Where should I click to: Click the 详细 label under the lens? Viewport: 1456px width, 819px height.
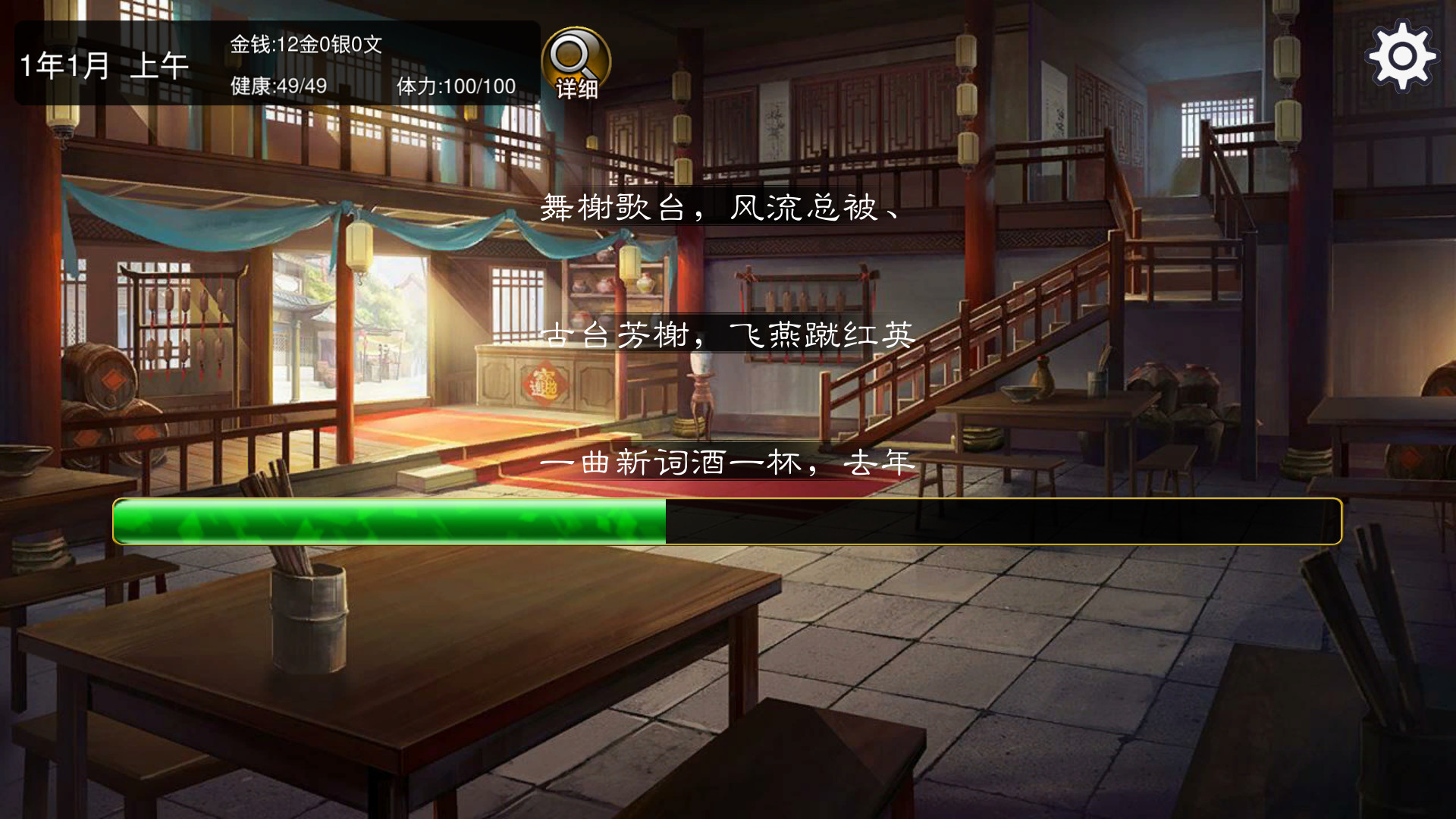[576, 89]
